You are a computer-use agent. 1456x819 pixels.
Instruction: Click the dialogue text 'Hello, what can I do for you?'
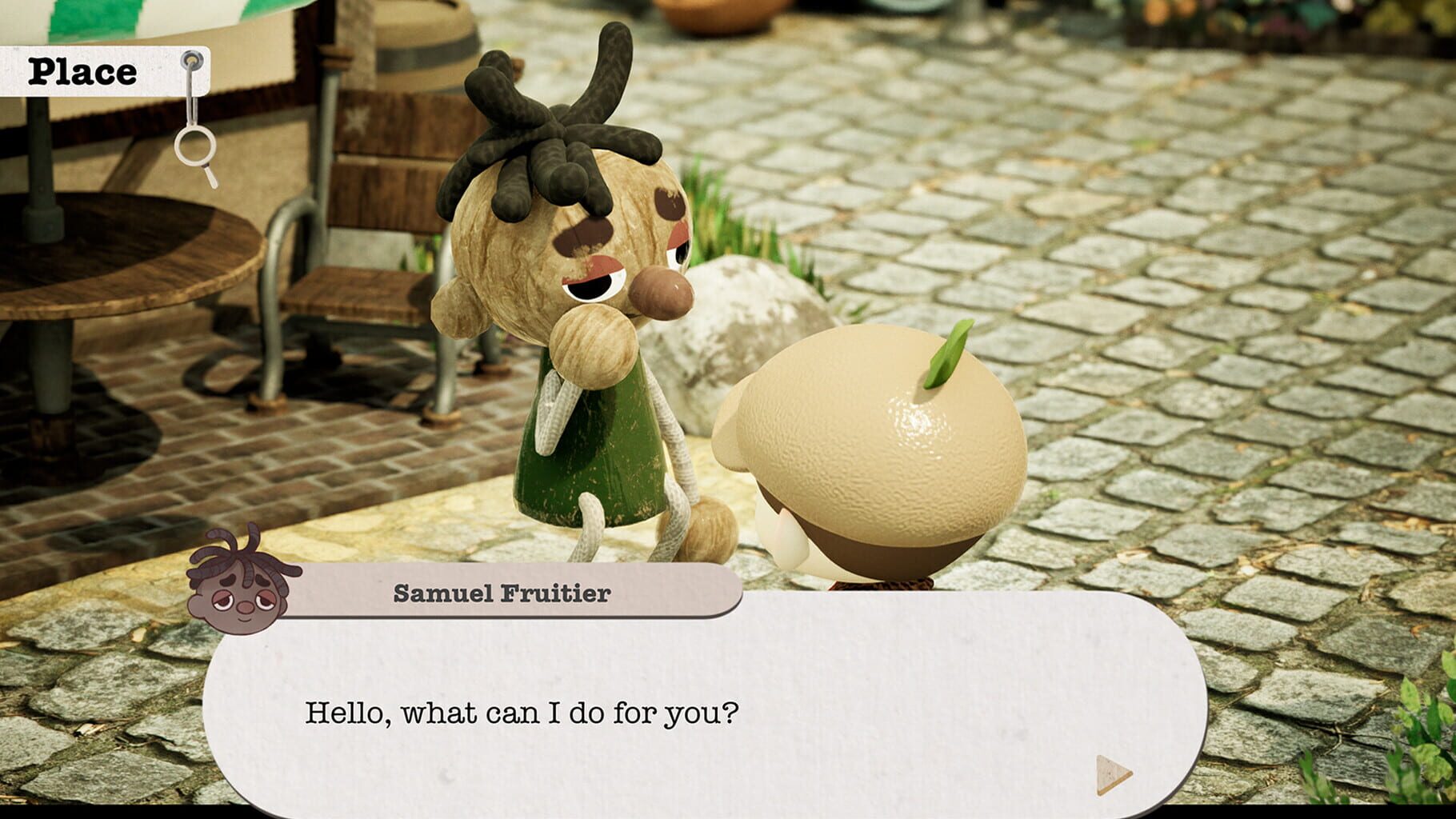(x=520, y=712)
